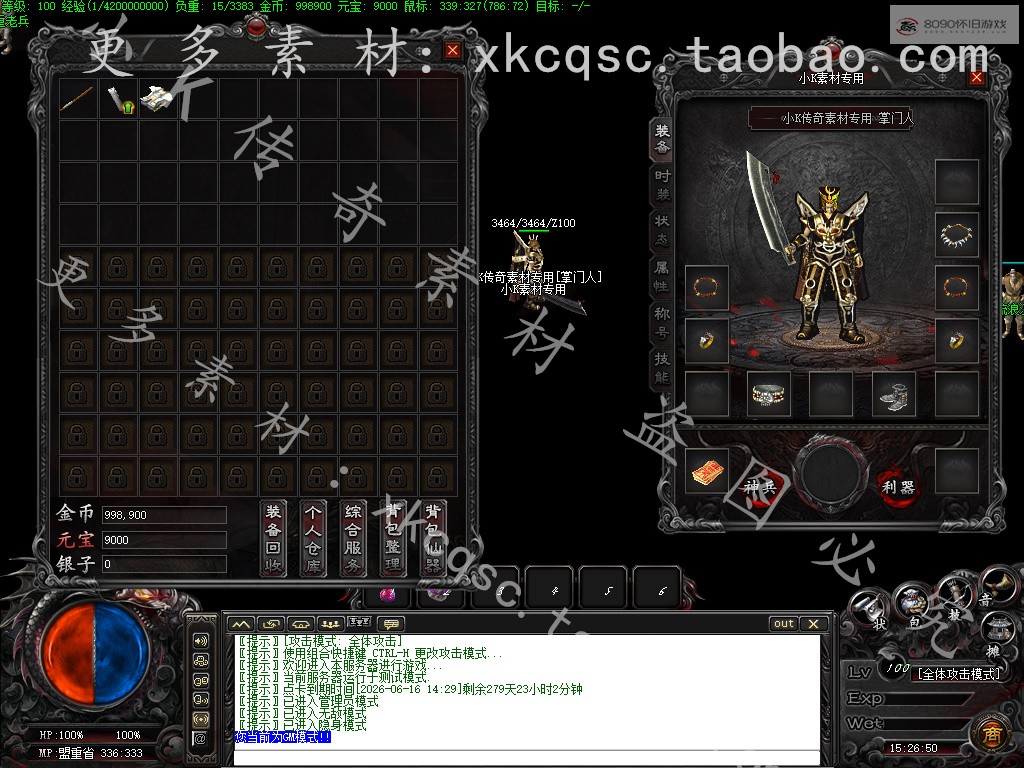This screenshot has height=768, width=1024.
Task: Select the spear weapon in the bag
Action: coord(77,99)
